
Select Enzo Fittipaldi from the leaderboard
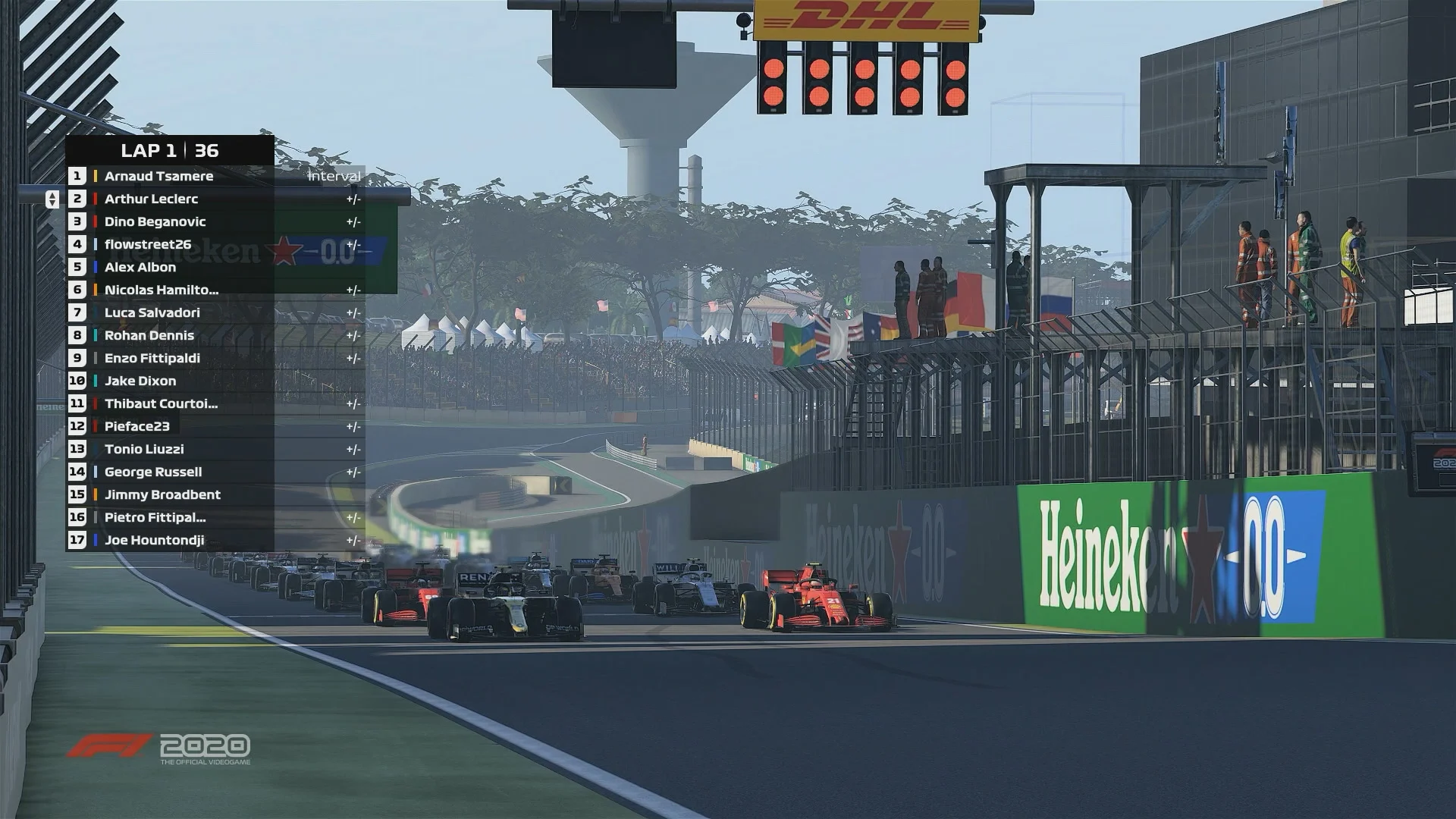152,358
